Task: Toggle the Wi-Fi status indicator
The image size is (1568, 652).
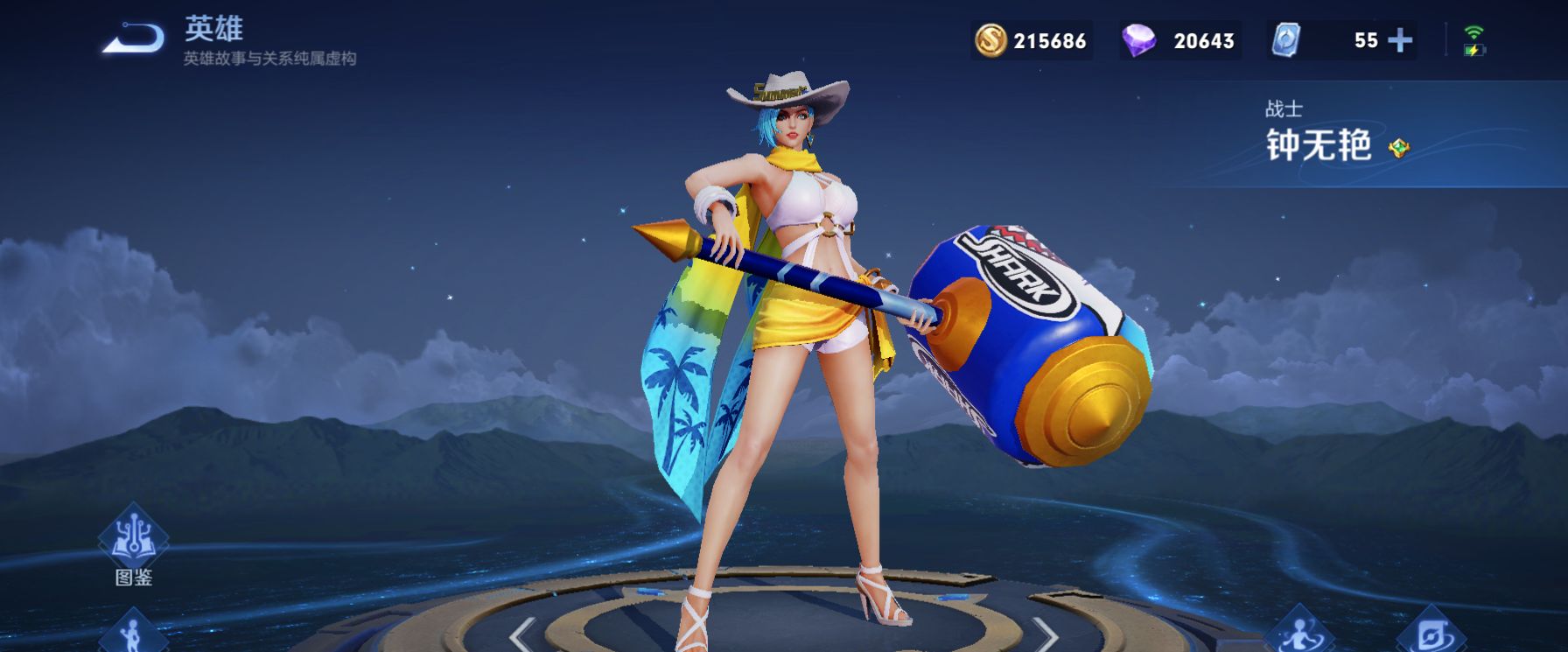Action: (1472, 30)
